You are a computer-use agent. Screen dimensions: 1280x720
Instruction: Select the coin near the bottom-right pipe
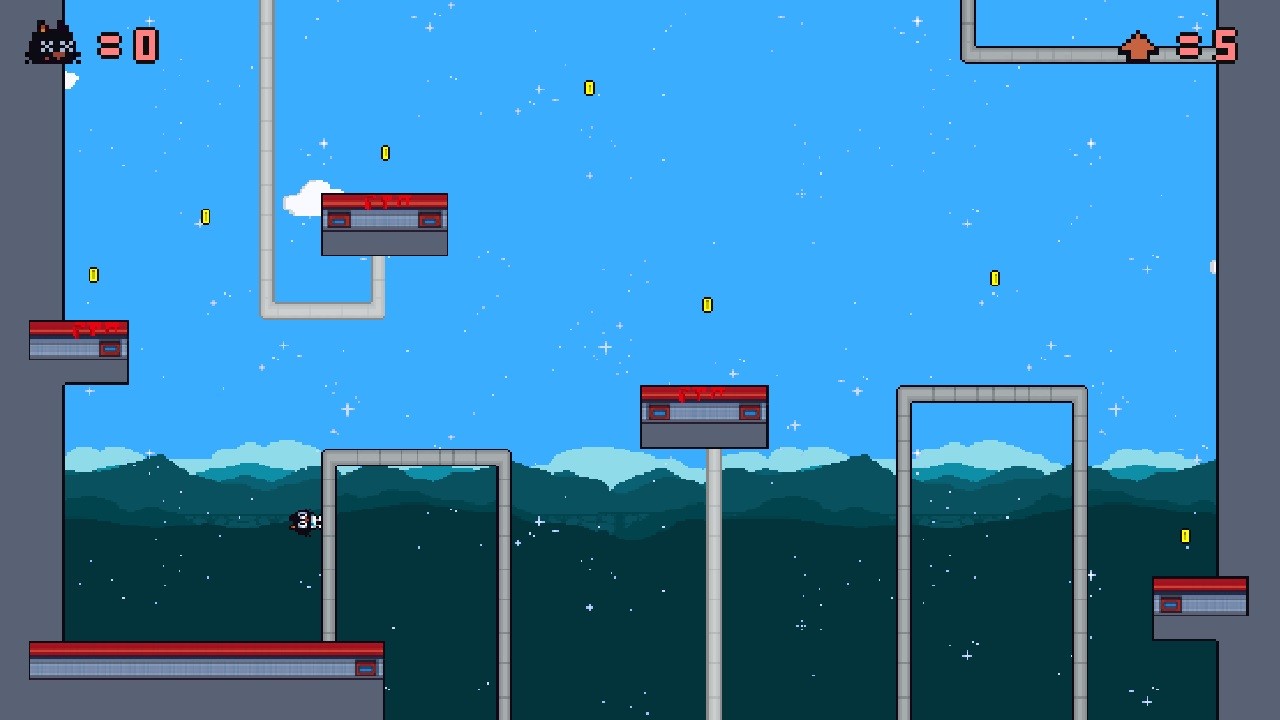[x=1186, y=535]
